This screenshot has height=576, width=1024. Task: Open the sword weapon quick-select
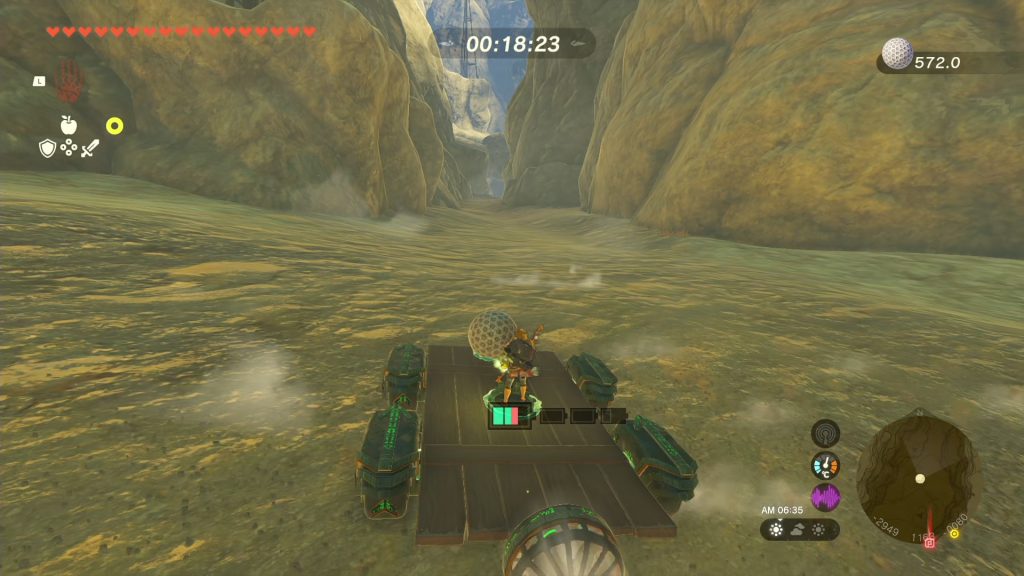(90, 148)
